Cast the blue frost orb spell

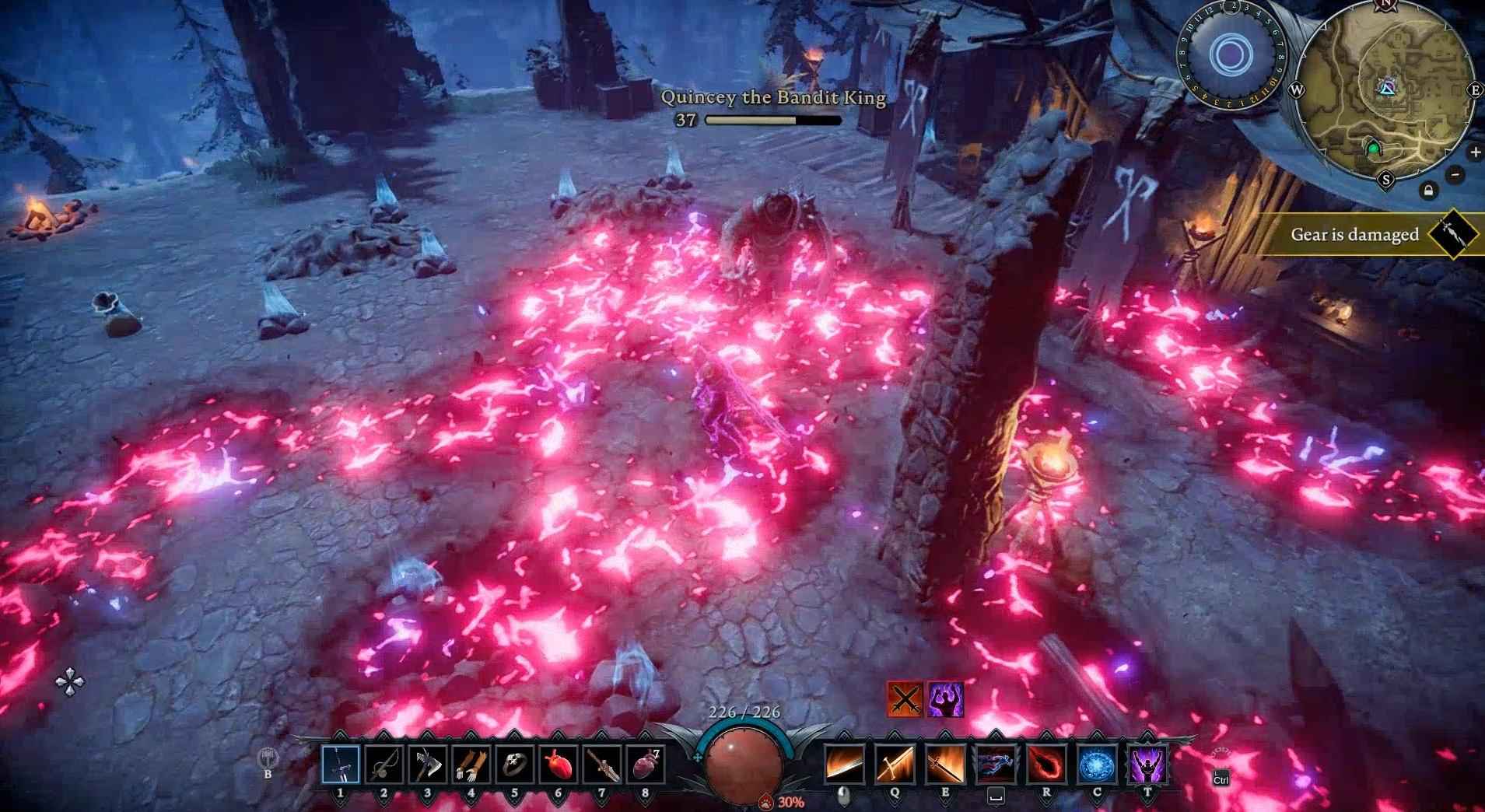coord(1097,765)
